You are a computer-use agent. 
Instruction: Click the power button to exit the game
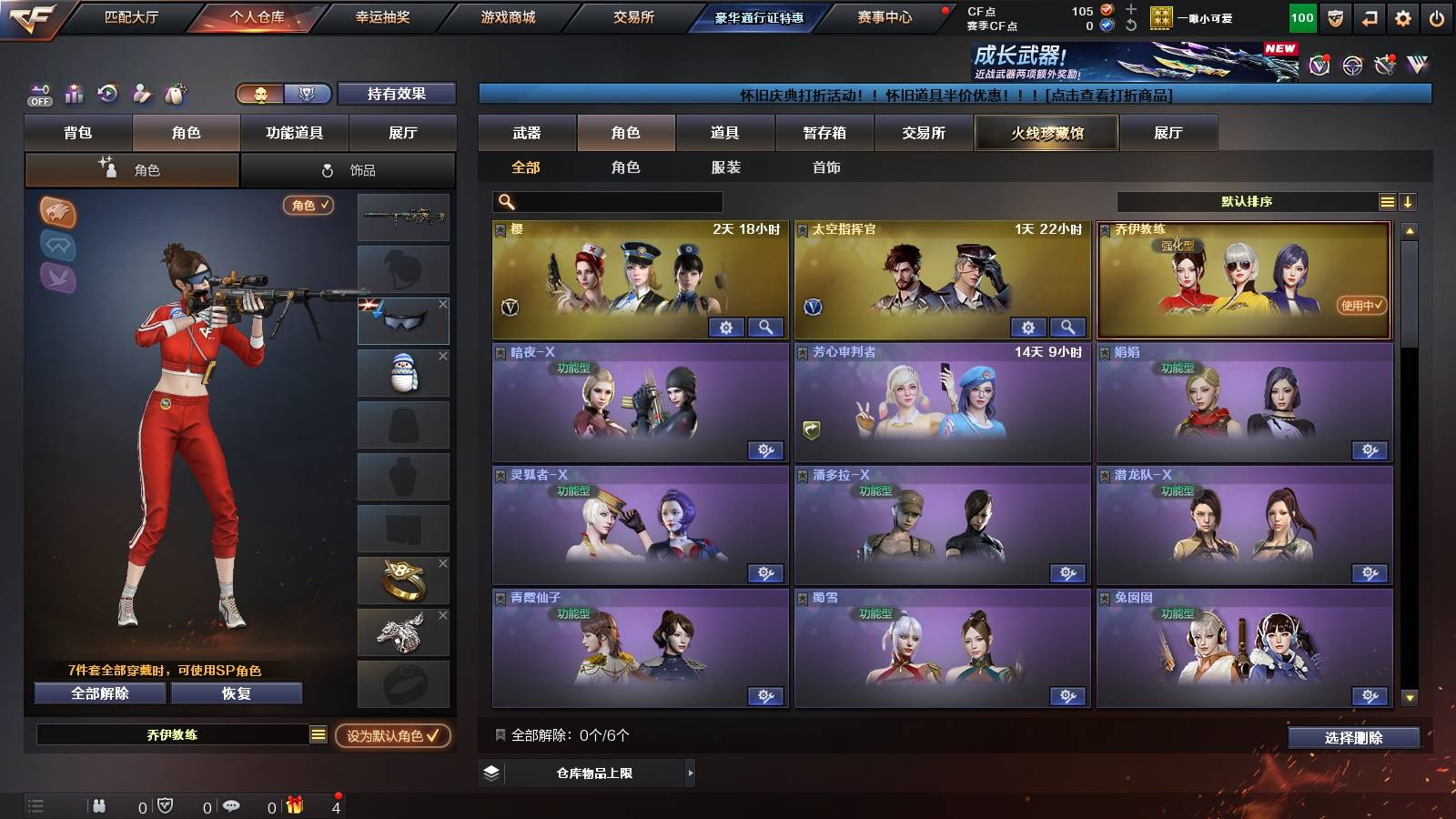1438,16
